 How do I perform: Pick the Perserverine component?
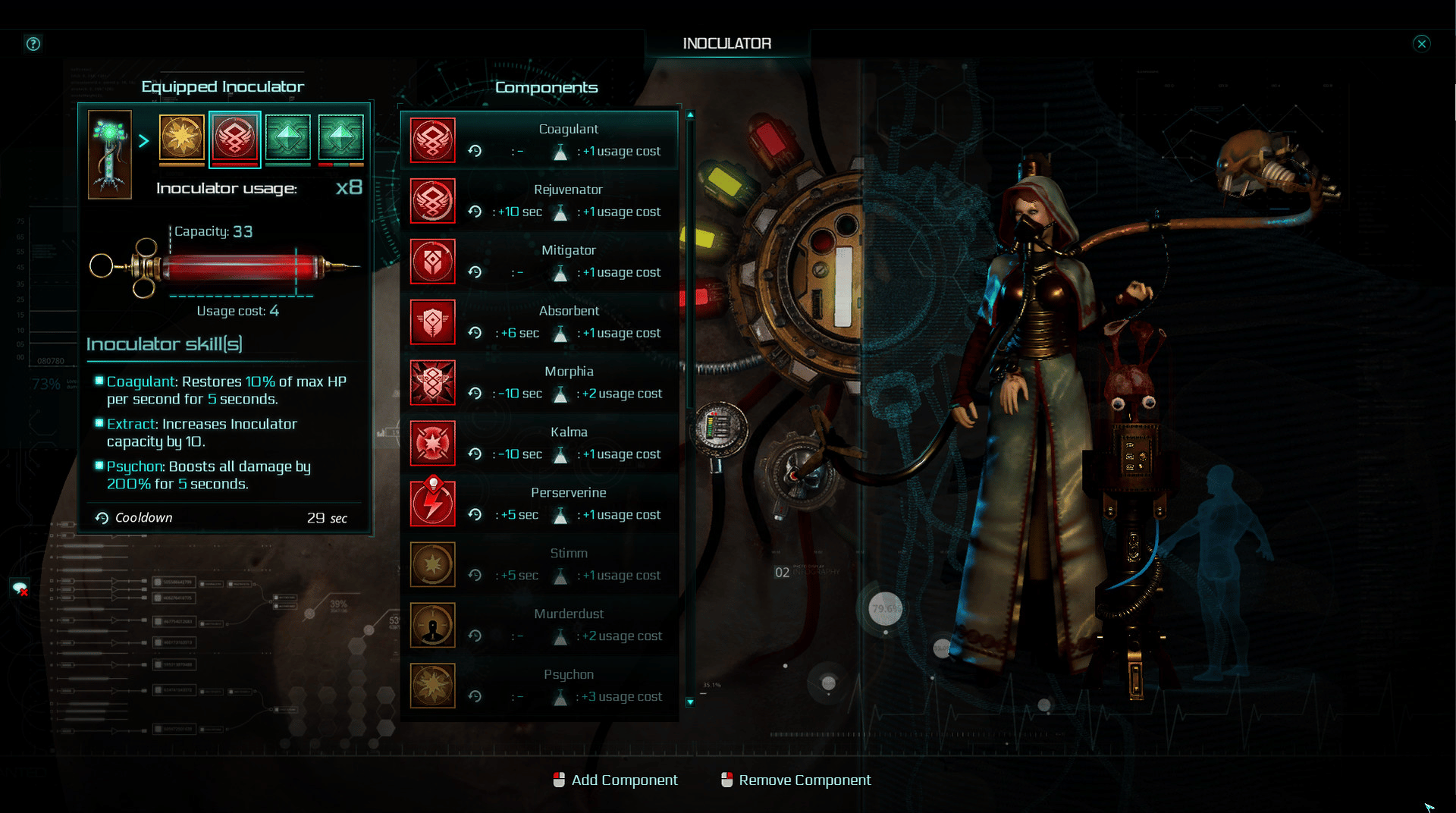pyautogui.click(x=539, y=504)
